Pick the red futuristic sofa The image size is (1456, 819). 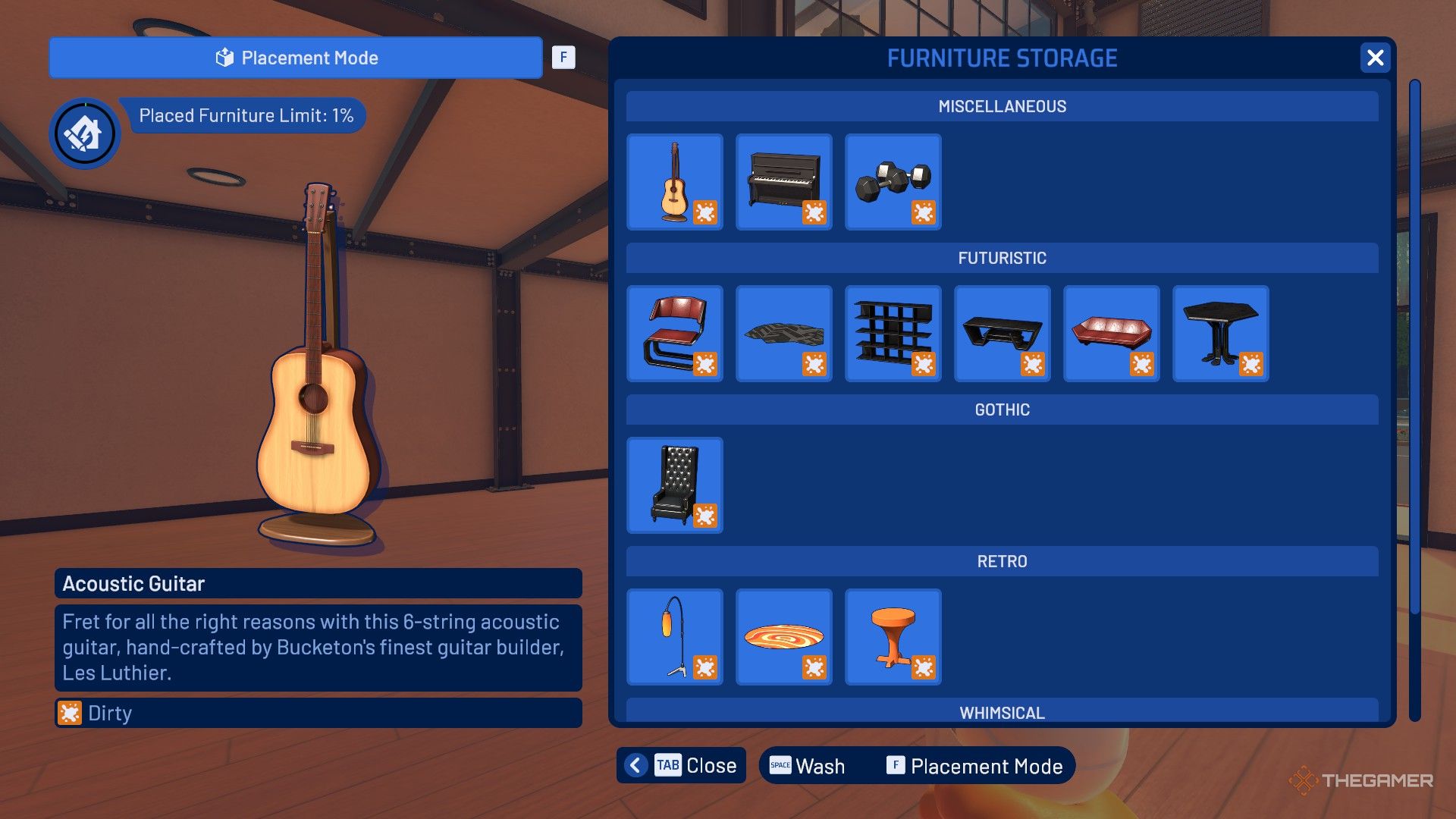(x=1111, y=334)
